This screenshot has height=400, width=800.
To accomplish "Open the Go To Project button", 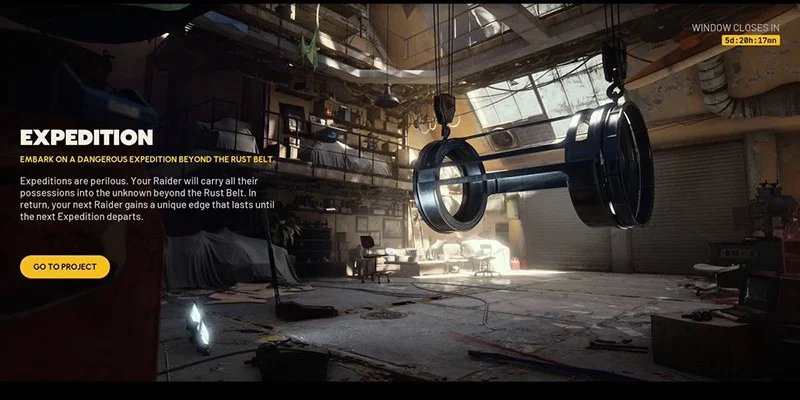I will pyautogui.click(x=65, y=267).
